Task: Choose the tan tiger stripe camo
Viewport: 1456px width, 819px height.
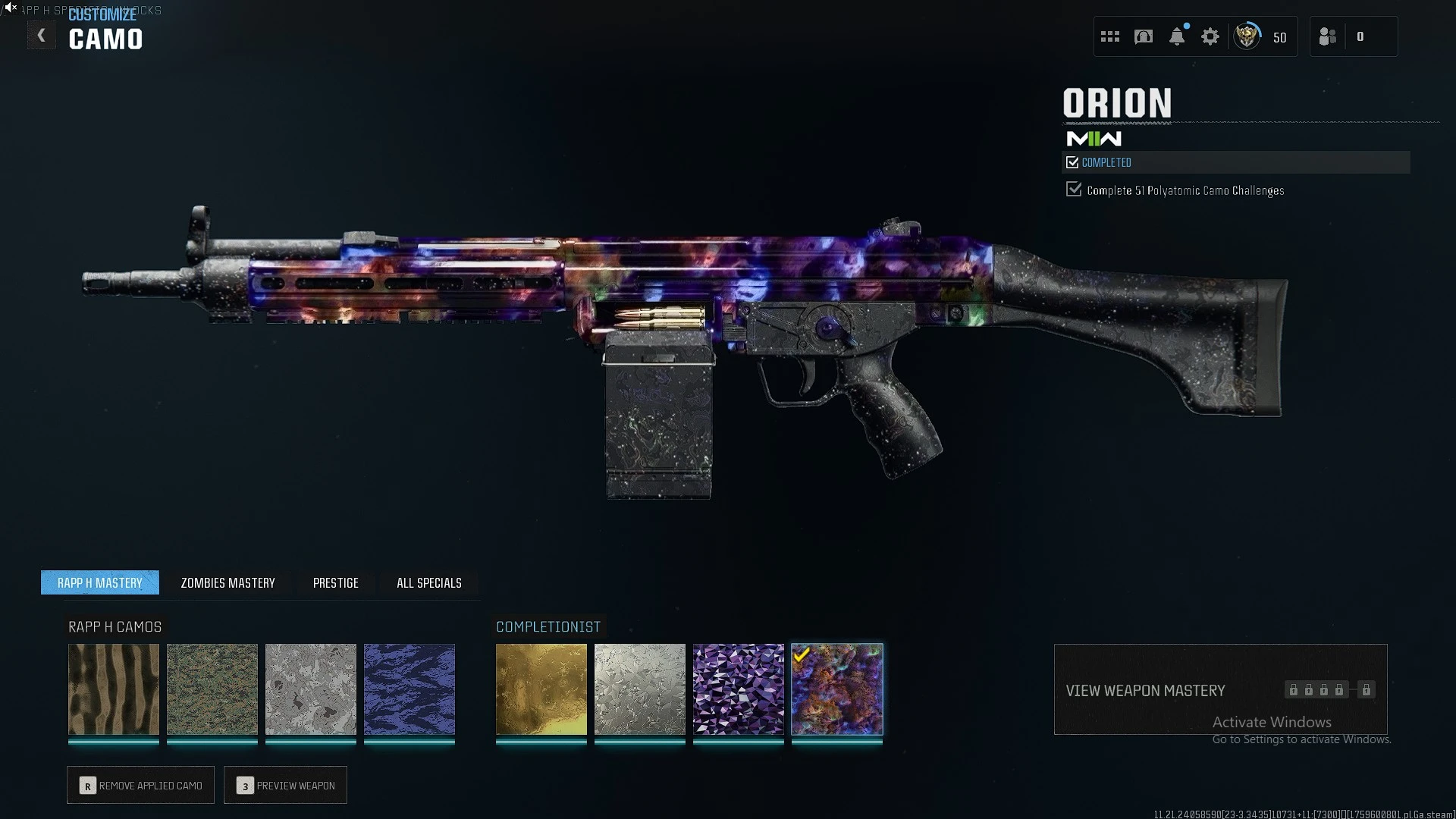Action: click(114, 689)
